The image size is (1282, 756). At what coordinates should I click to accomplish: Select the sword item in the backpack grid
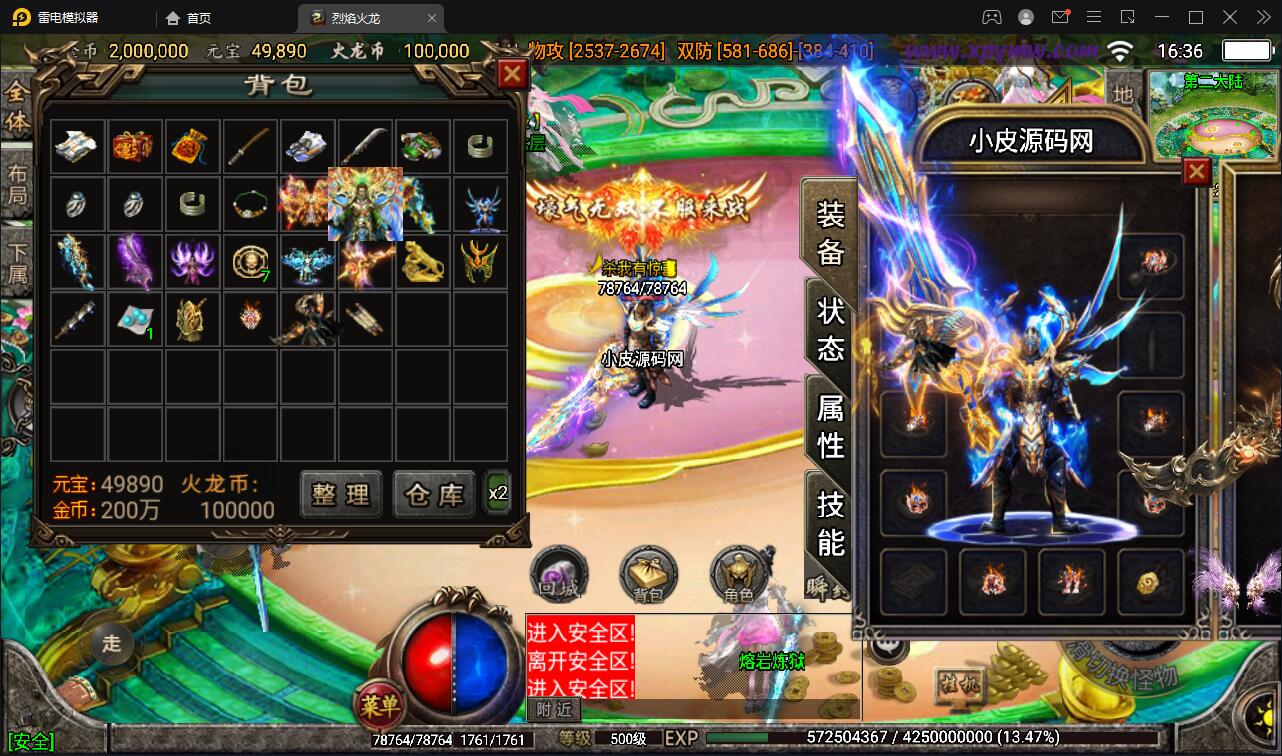250,146
